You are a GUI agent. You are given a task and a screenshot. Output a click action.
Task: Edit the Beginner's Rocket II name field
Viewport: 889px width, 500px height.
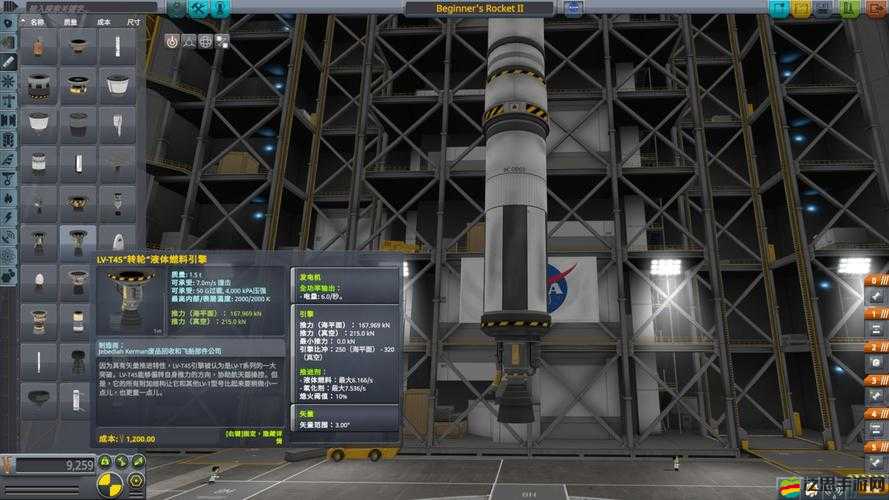pyautogui.click(x=479, y=8)
